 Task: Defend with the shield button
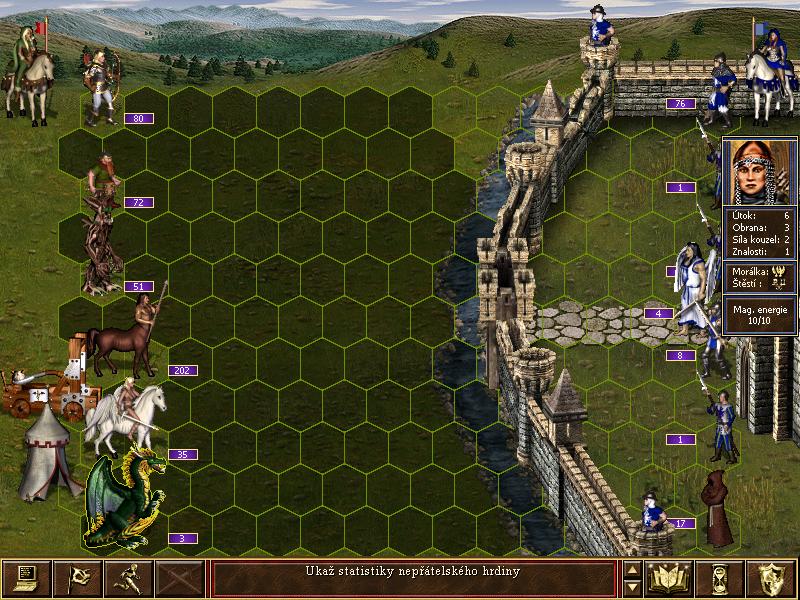click(x=772, y=578)
